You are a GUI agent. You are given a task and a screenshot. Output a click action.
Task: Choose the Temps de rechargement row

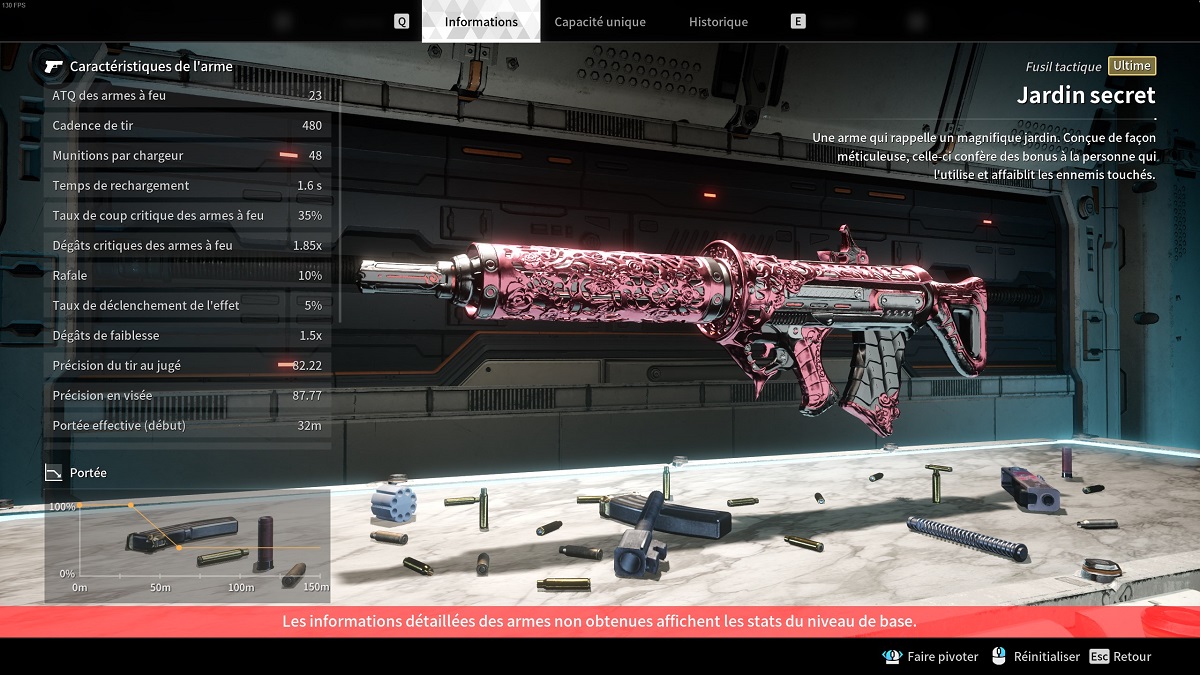187,185
